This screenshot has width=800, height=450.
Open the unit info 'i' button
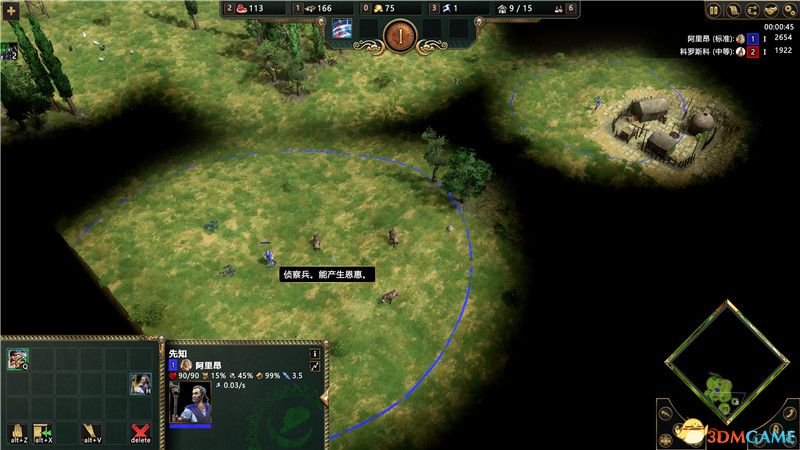click(314, 353)
